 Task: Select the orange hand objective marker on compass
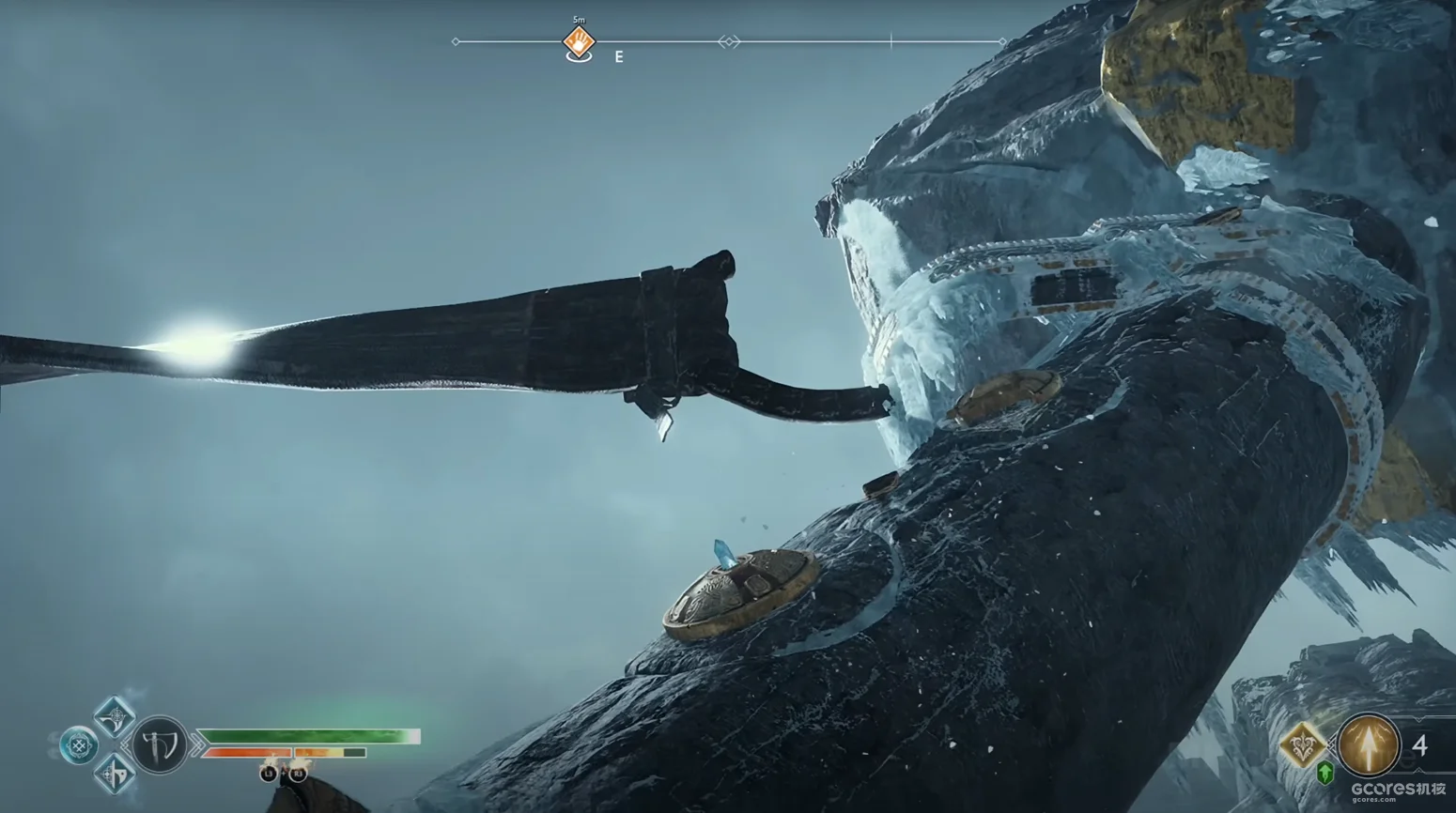point(579,42)
